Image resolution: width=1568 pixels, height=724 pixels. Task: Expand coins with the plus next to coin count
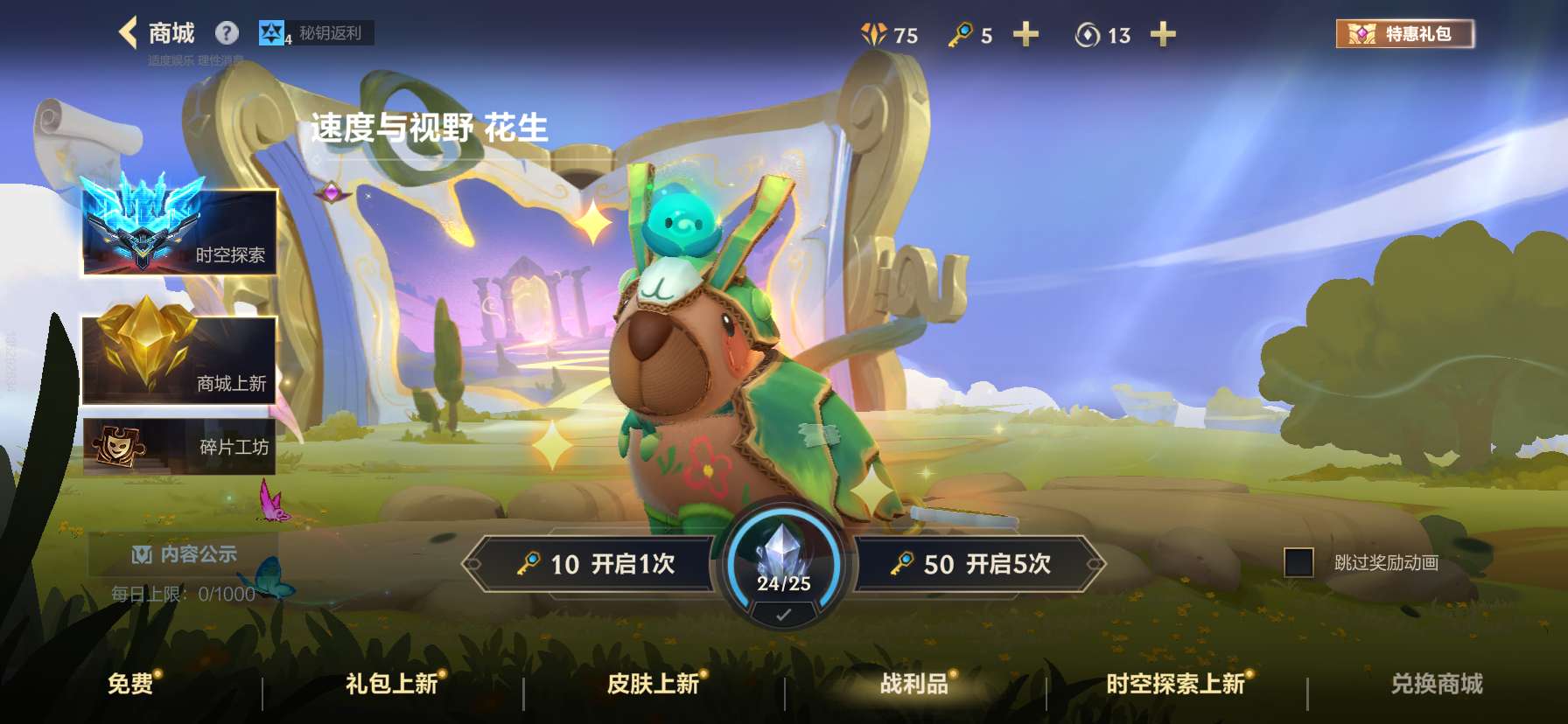pyautogui.click(x=1164, y=35)
